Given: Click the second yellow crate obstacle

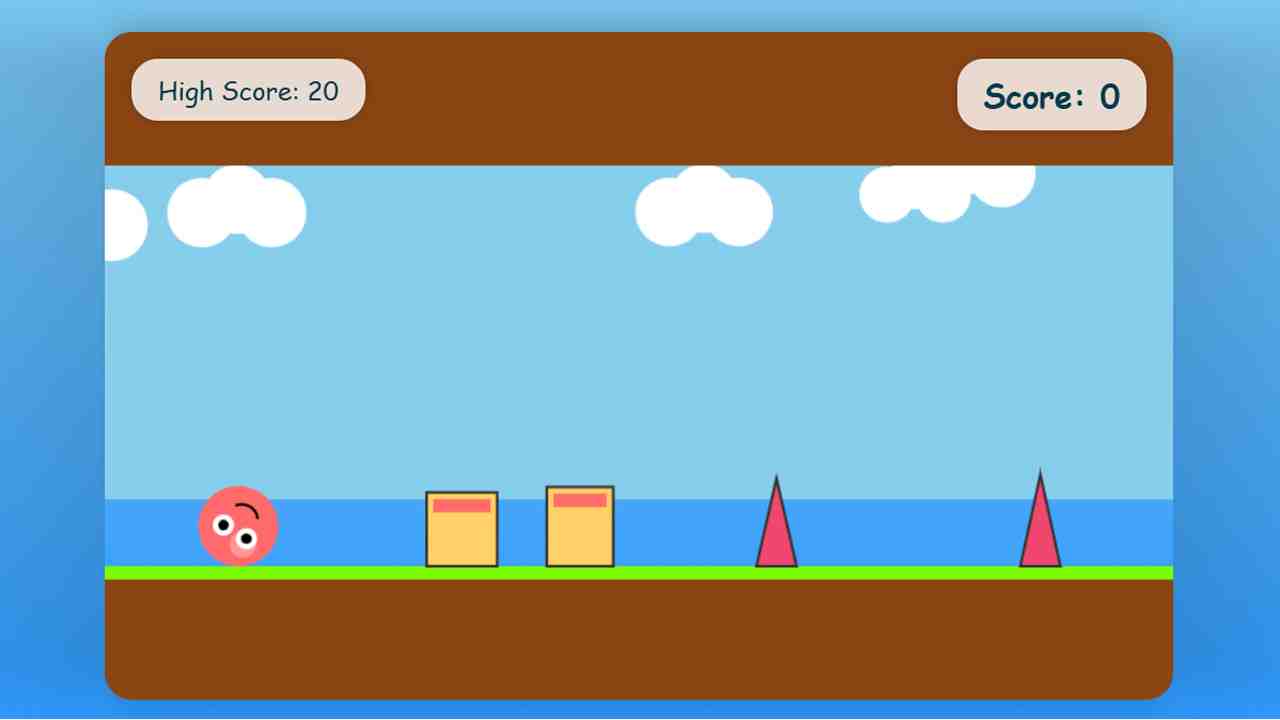Looking at the screenshot, I should (x=579, y=525).
